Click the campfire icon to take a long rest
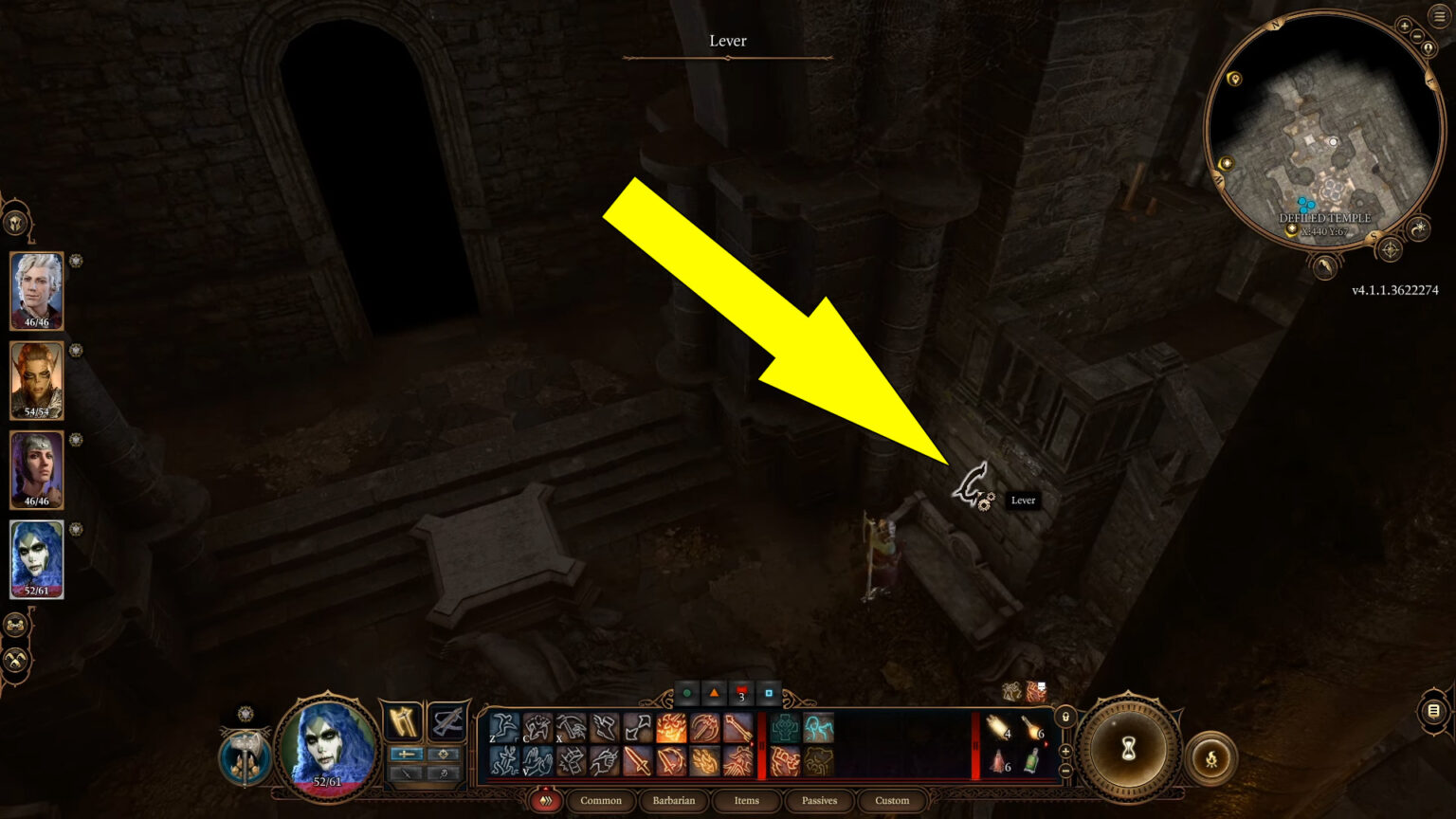Image resolution: width=1456 pixels, height=819 pixels. 1212,758
